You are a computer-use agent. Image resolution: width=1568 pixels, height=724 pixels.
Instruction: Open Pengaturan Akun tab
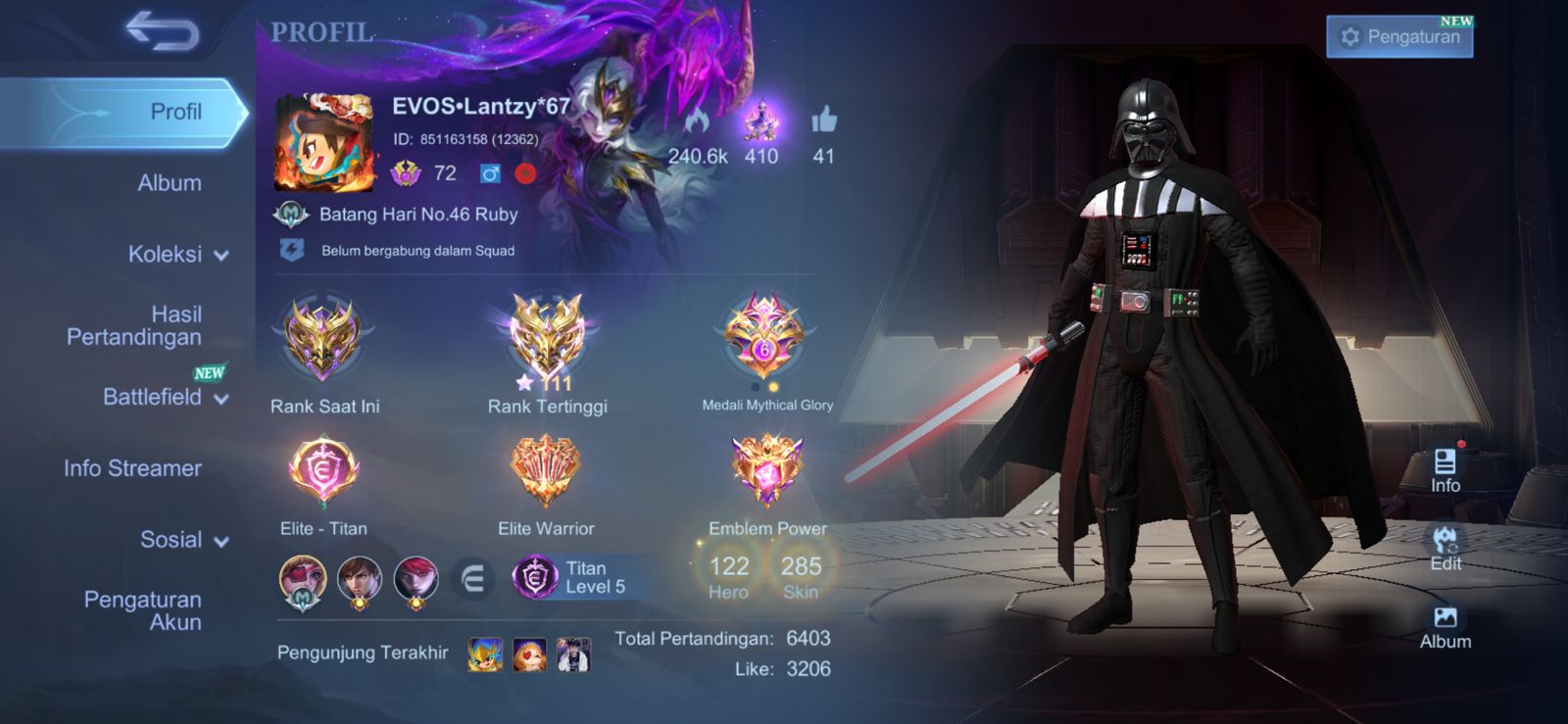(x=143, y=610)
